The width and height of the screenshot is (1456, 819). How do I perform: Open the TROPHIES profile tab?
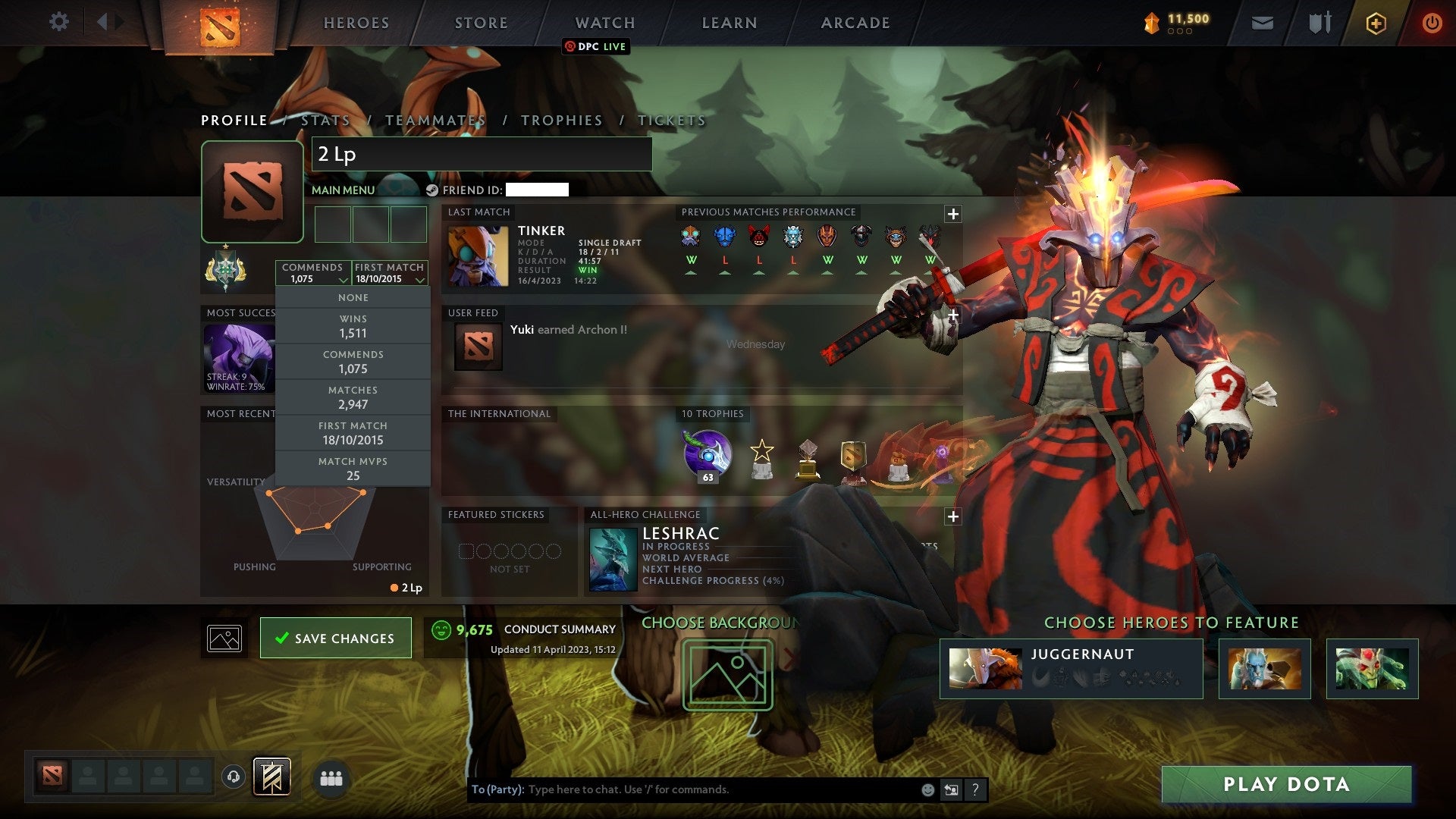coord(561,120)
